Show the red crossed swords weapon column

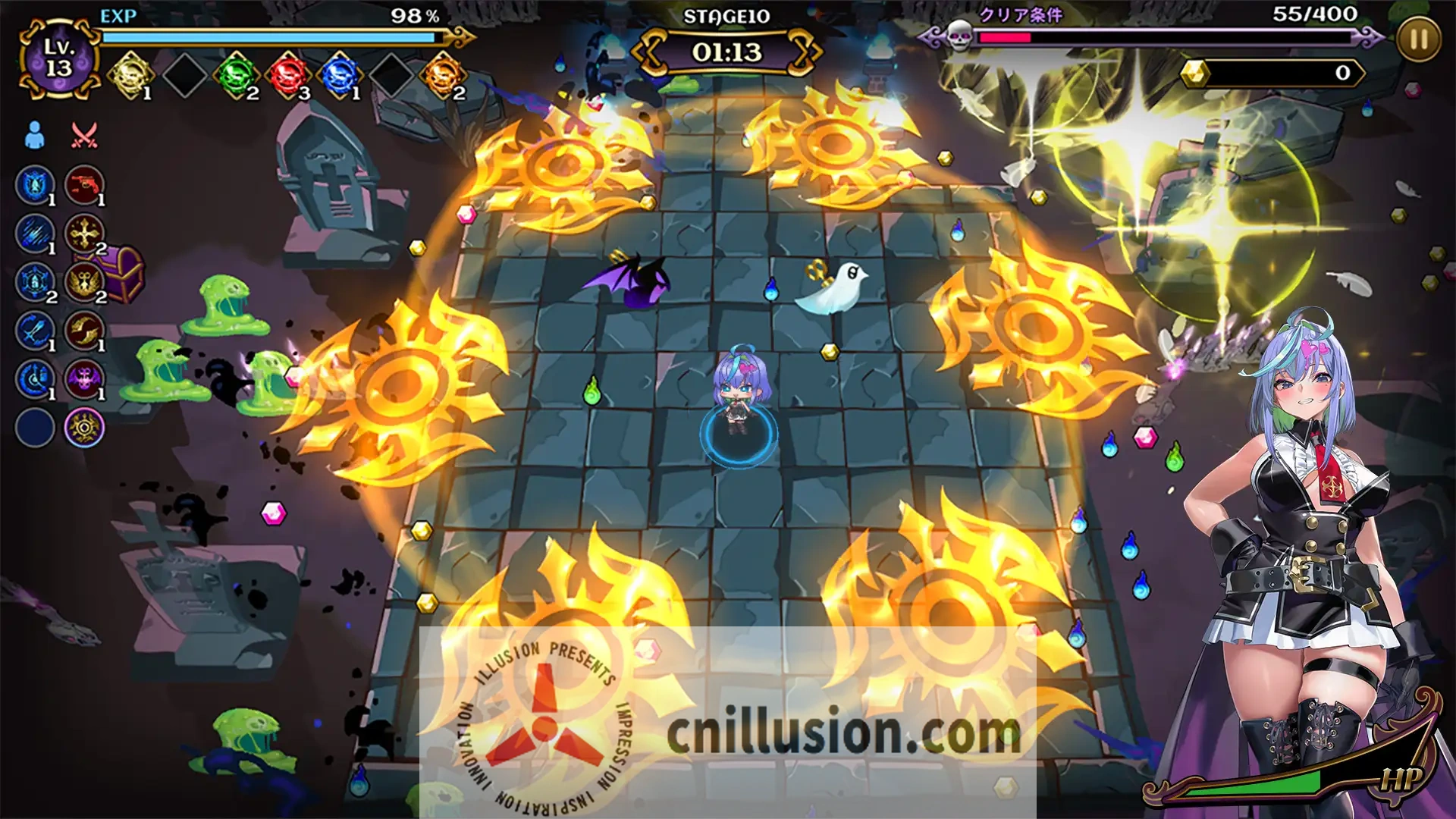pos(83,136)
